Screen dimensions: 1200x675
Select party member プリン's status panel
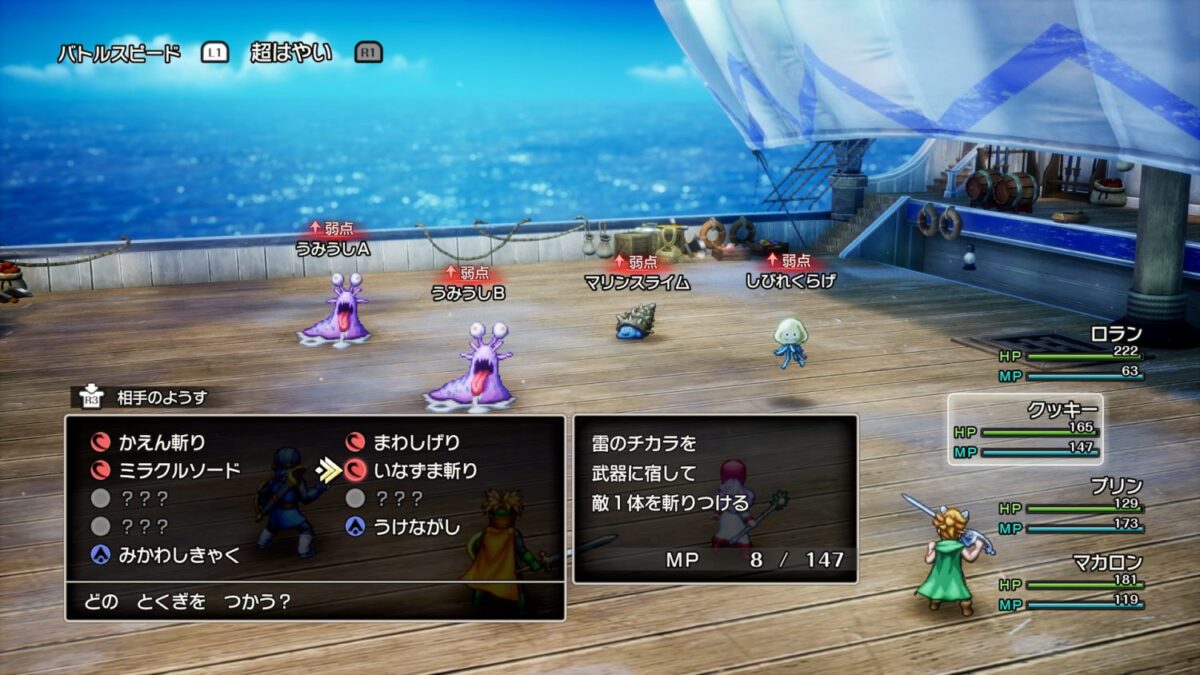coord(1071,505)
